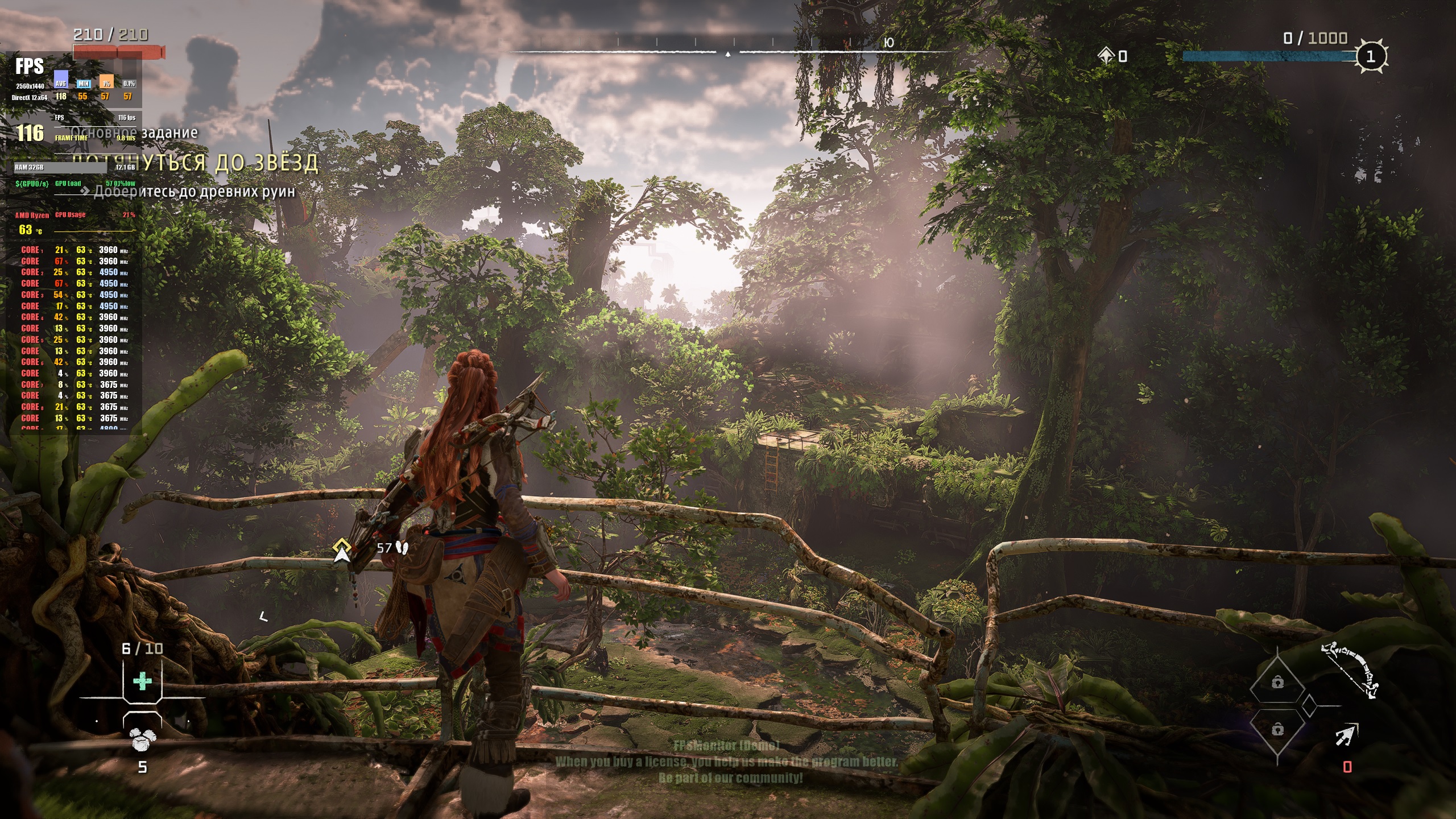Choose the berry item with count 5
The image size is (1456, 819).
click(140, 739)
